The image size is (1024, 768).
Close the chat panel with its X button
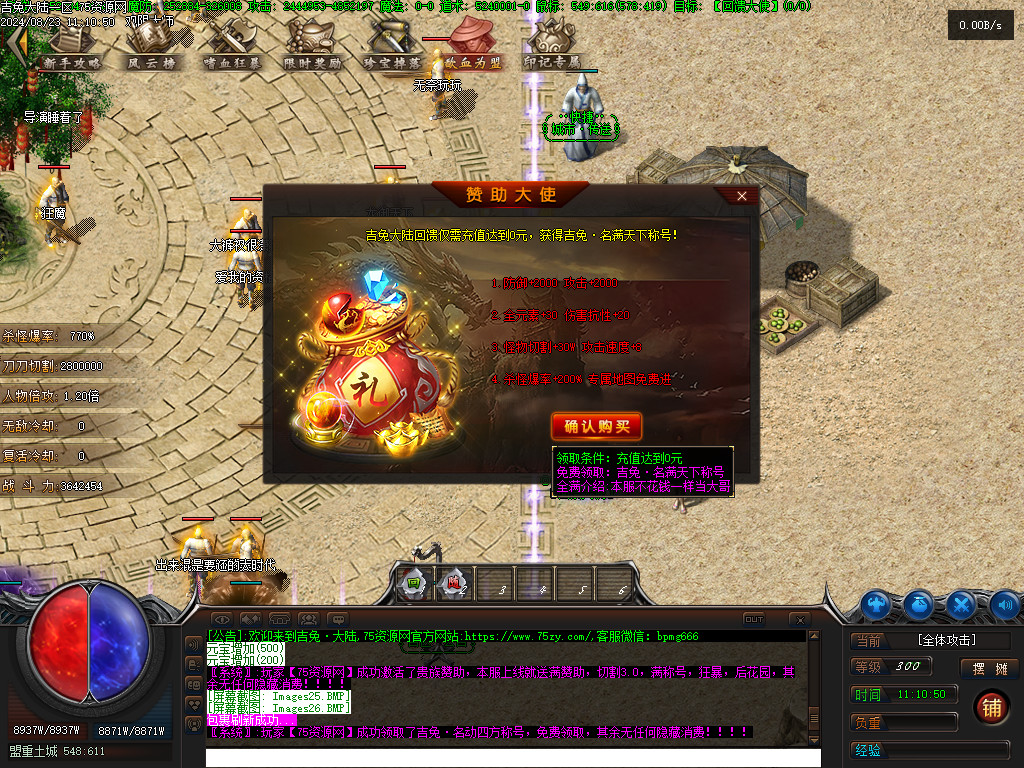[x=799, y=620]
